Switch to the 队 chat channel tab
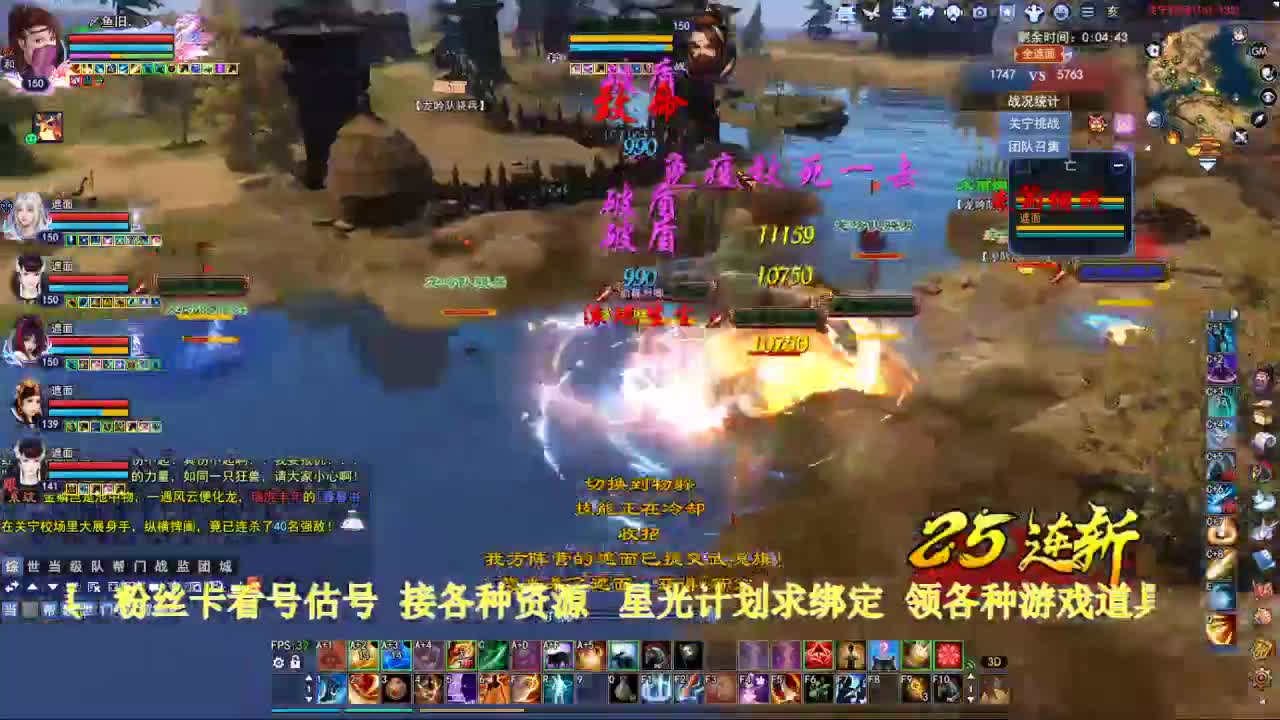The image size is (1280, 720). click(97, 567)
